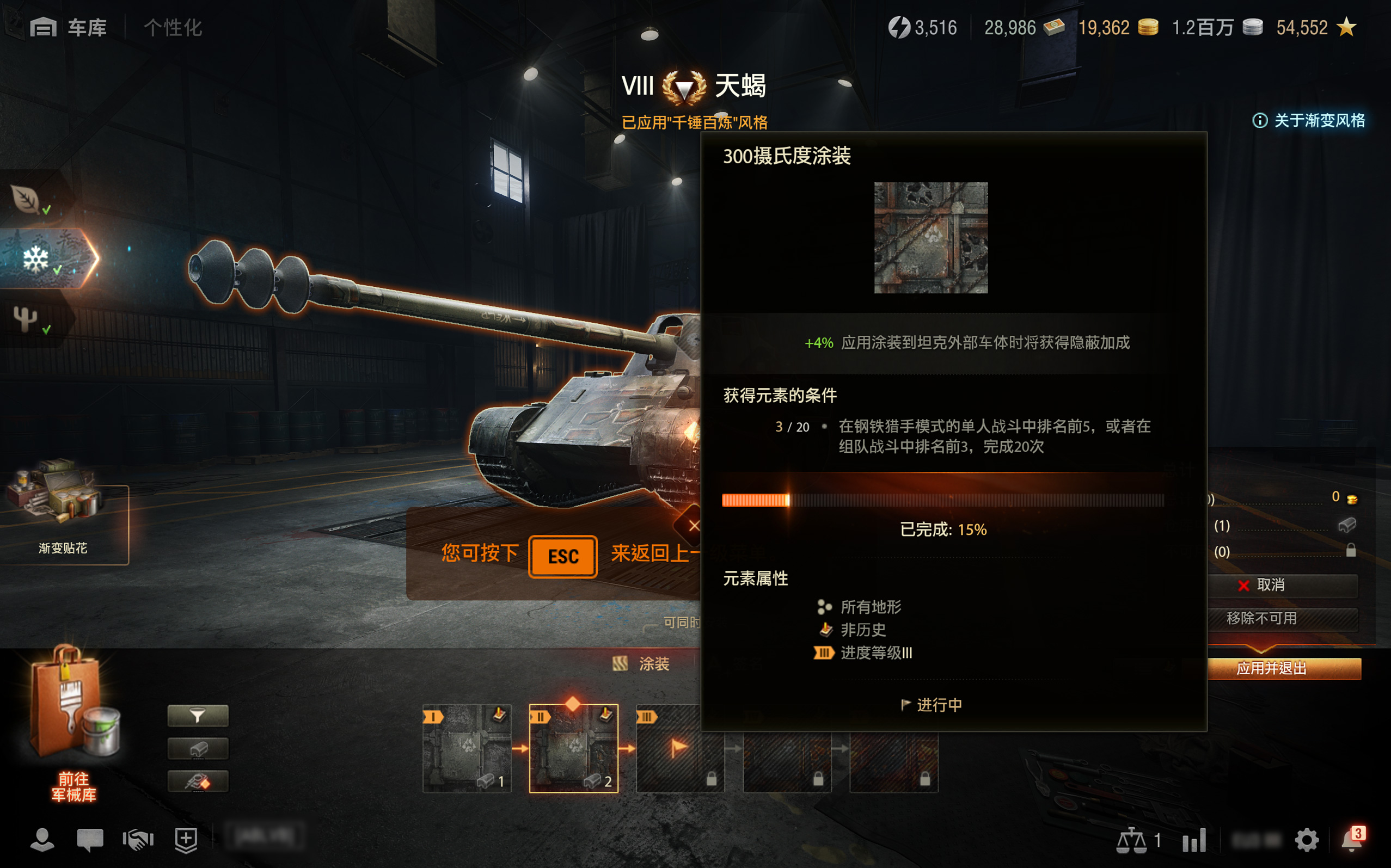
Task: Open the notification bell
Action: click(x=1351, y=840)
